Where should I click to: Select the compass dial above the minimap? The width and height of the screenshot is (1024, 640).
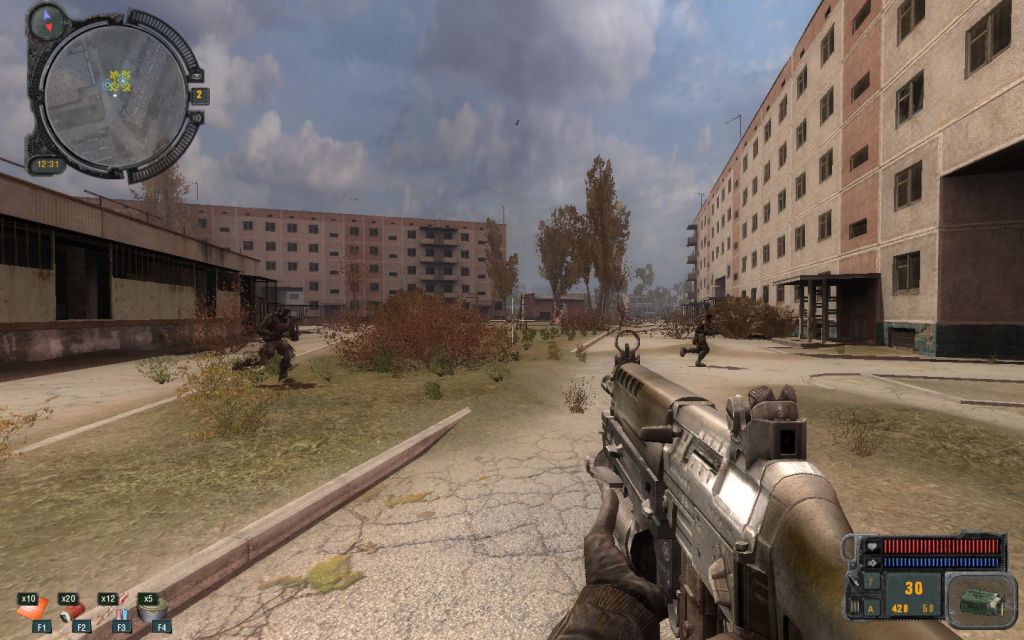(46, 22)
